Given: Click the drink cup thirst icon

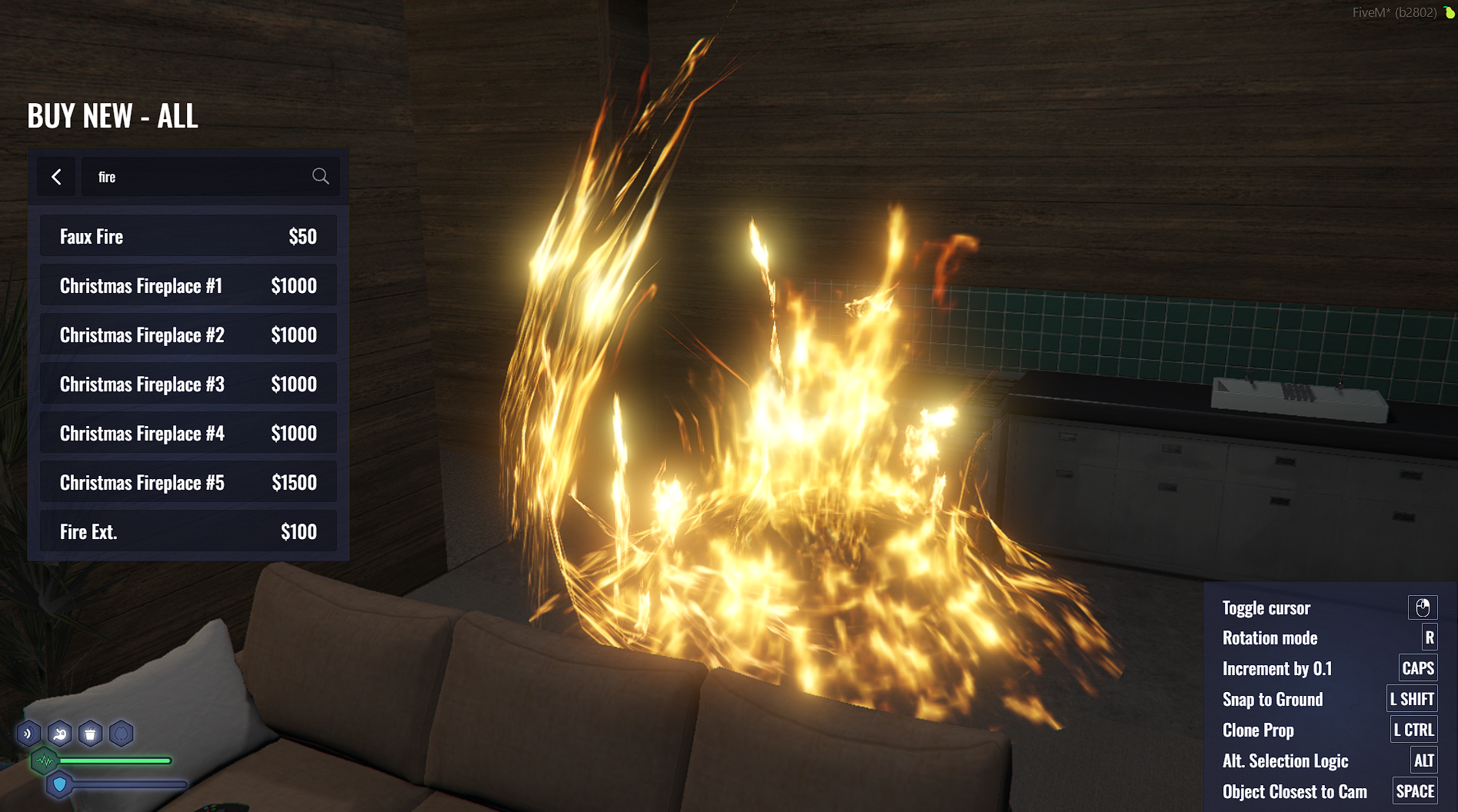Looking at the screenshot, I should coord(91,734).
